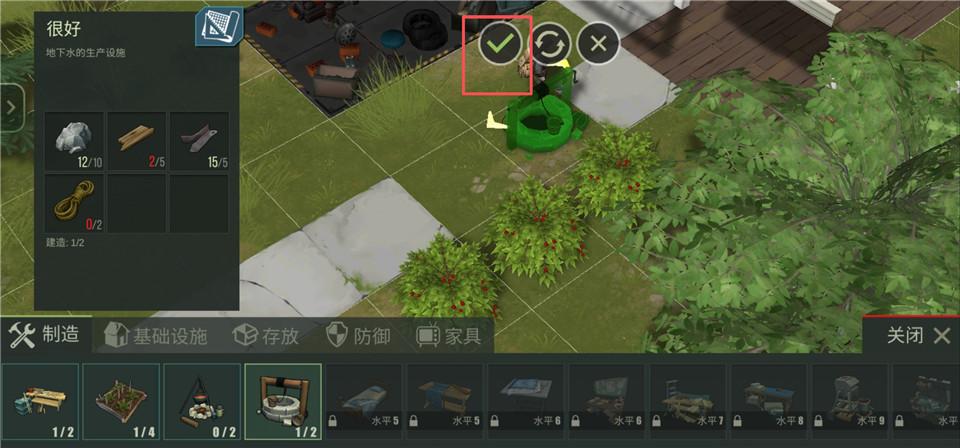This screenshot has width=960, height=448.
Task: Select the water well blueprint slot
Action: click(283, 401)
